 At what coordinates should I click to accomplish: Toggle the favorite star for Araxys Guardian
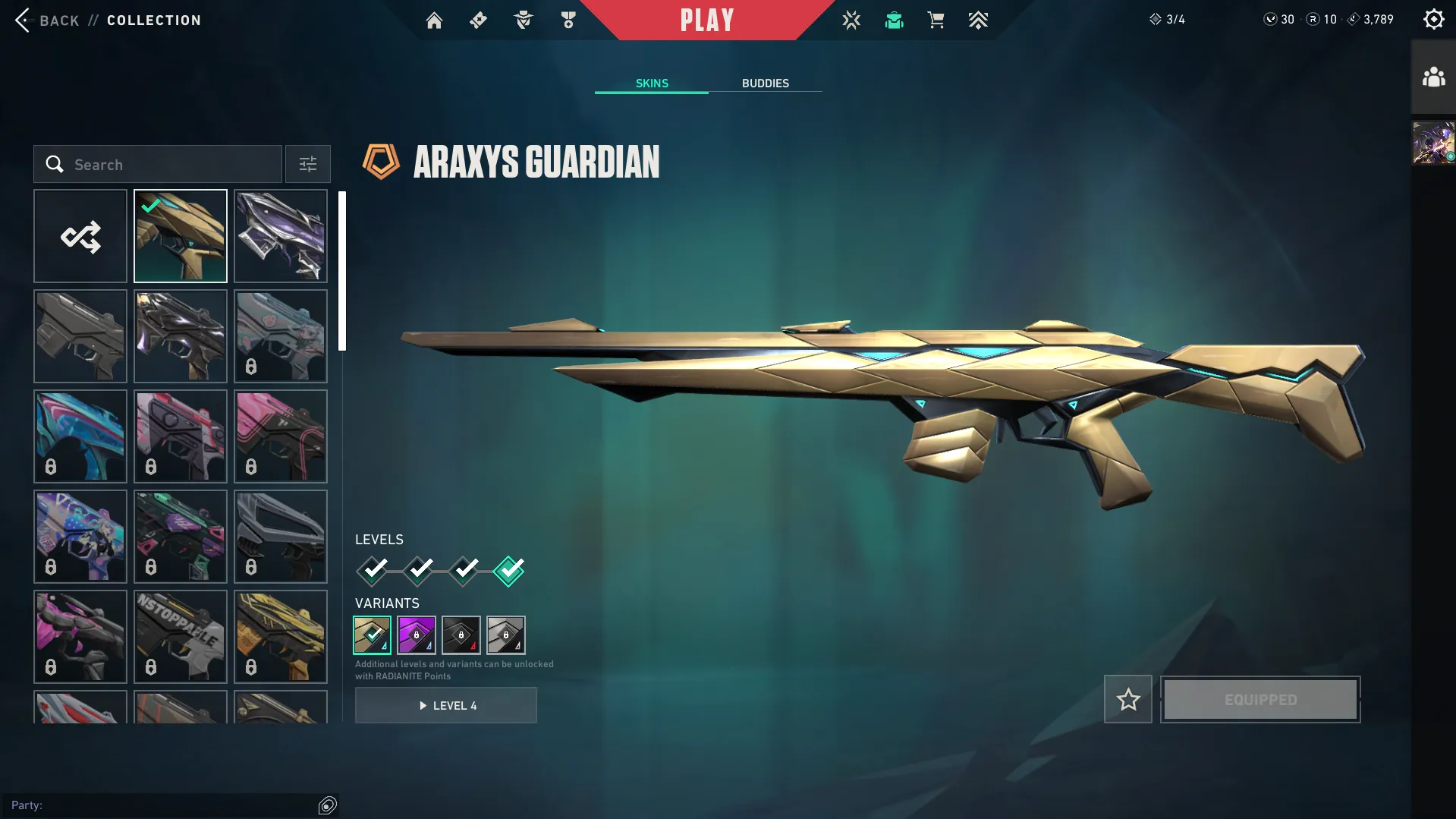(x=1127, y=699)
